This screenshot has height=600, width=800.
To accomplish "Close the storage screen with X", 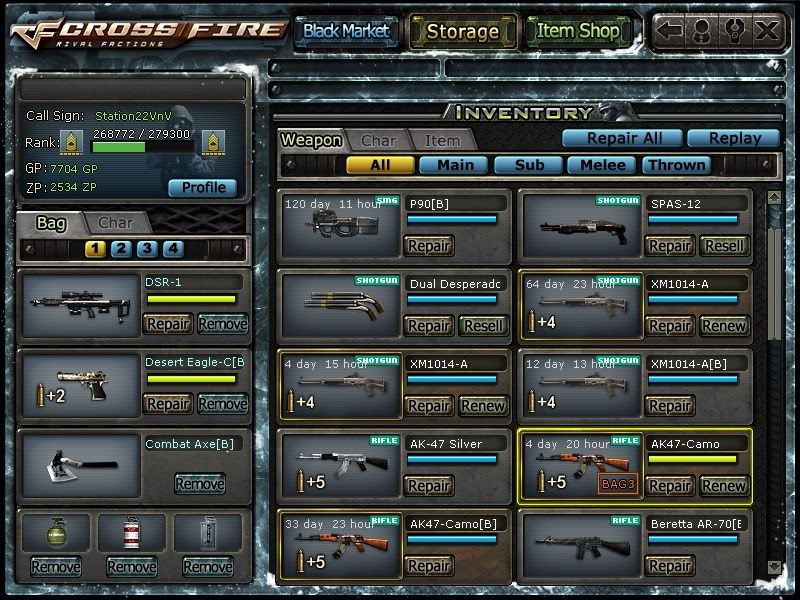I will coord(767,30).
